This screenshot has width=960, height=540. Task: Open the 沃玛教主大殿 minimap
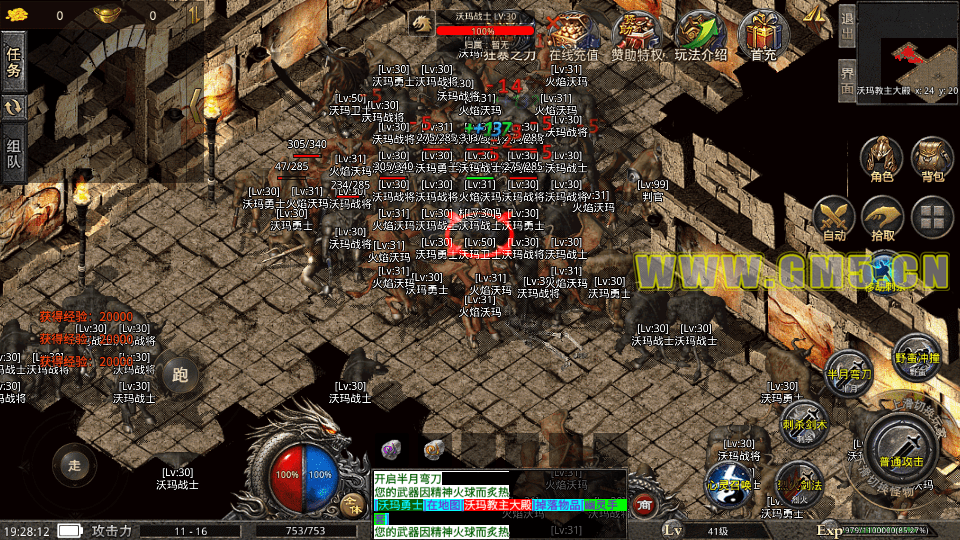pos(907,48)
